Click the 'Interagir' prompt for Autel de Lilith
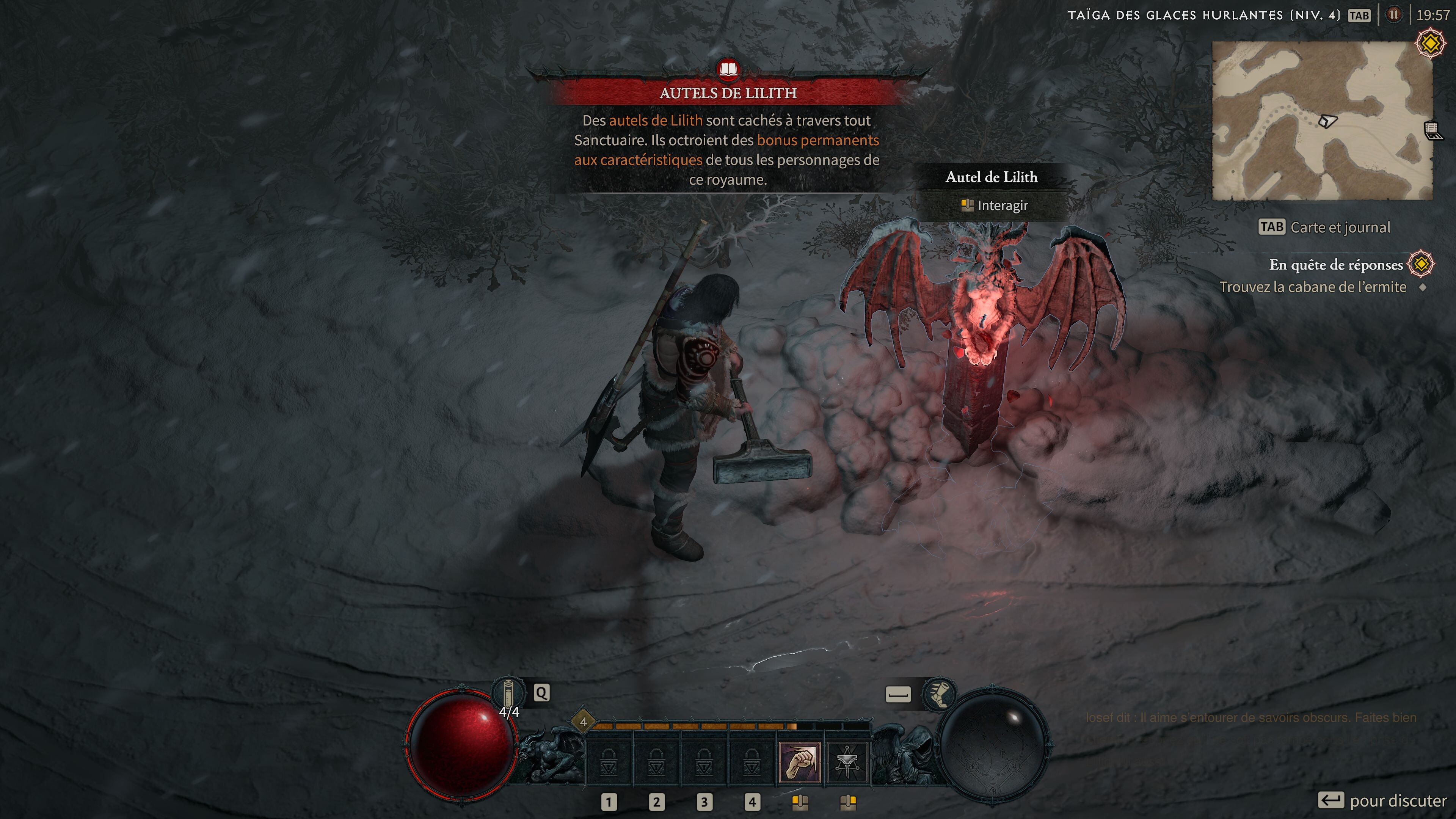The width and height of the screenshot is (1456, 819). tap(995, 205)
